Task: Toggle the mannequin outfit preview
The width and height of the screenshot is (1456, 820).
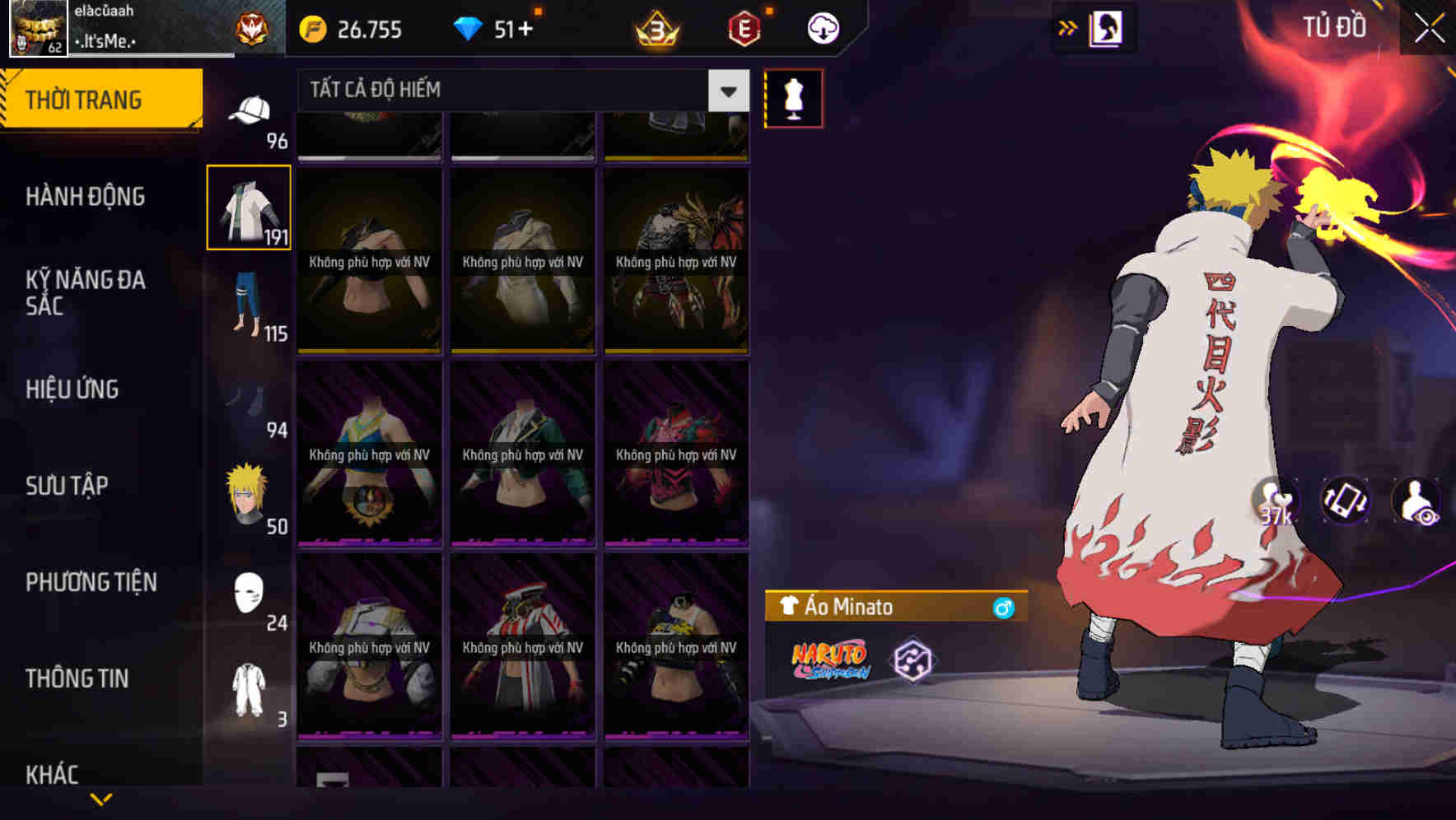Action: point(793,97)
